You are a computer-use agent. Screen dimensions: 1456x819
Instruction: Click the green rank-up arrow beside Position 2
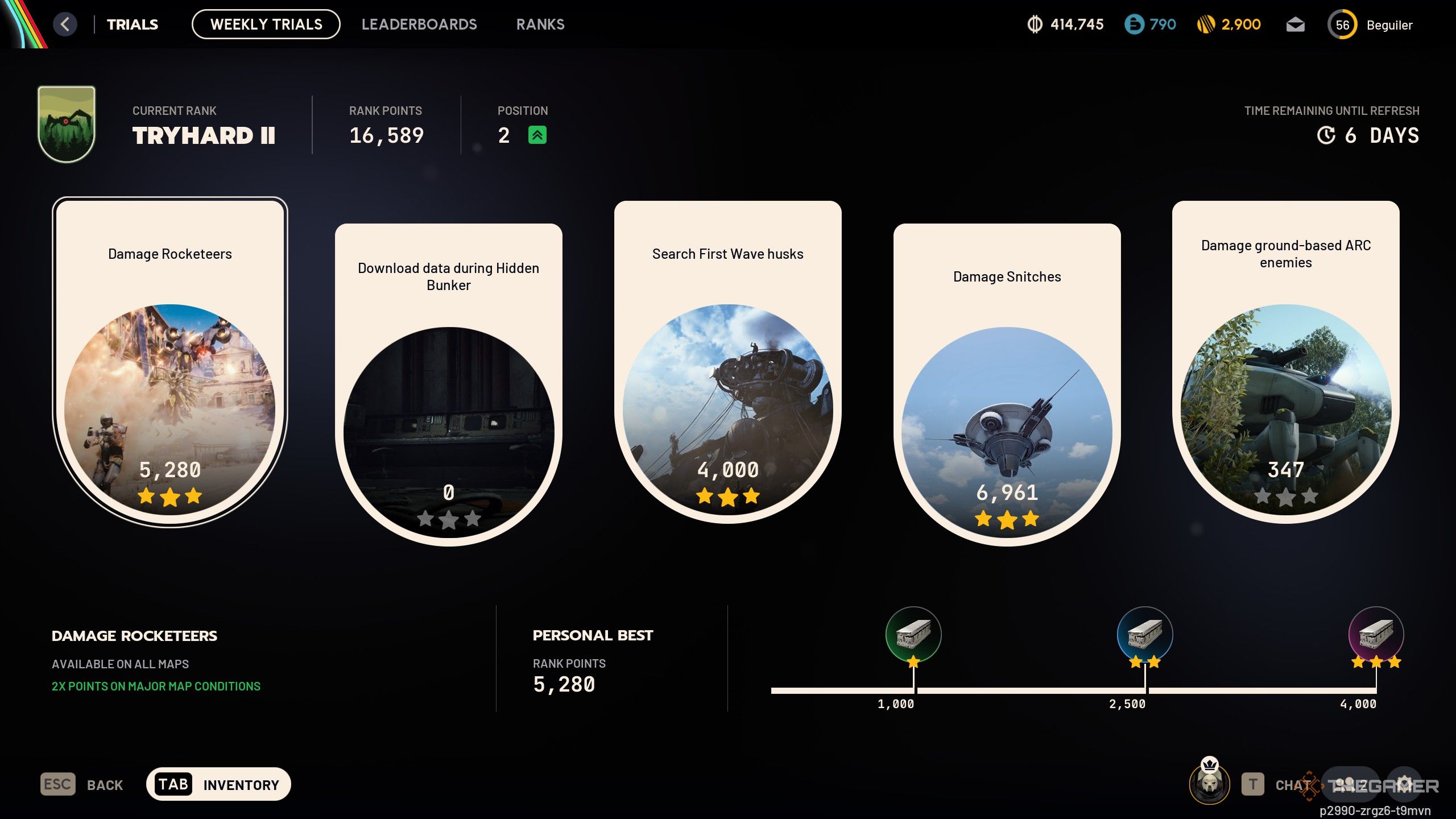click(537, 135)
